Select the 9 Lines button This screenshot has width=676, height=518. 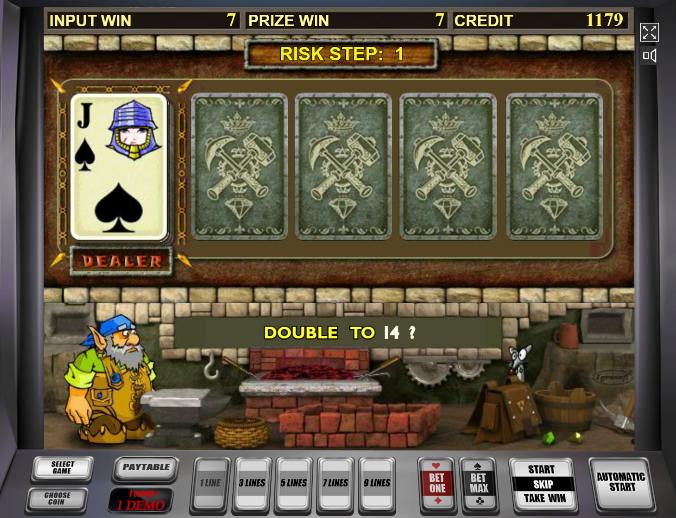pos(377,484)
